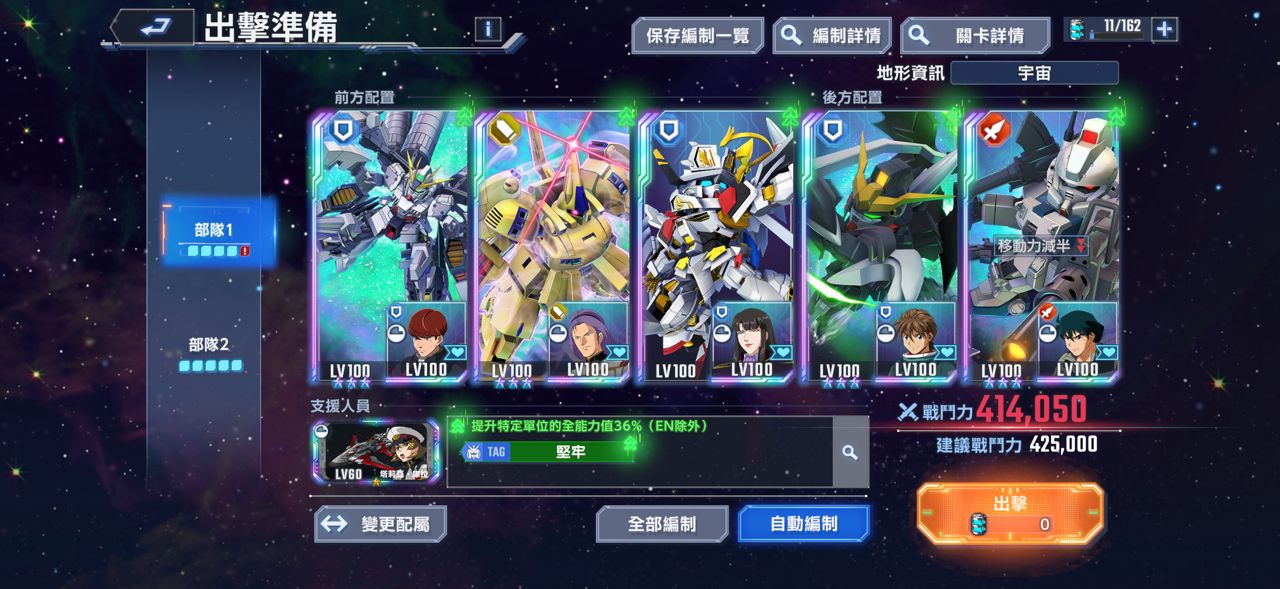Open 編制詳情 formation details
Image resolution: width=1280 pixels, height=589 pixels.
click(x=832, y=36)
